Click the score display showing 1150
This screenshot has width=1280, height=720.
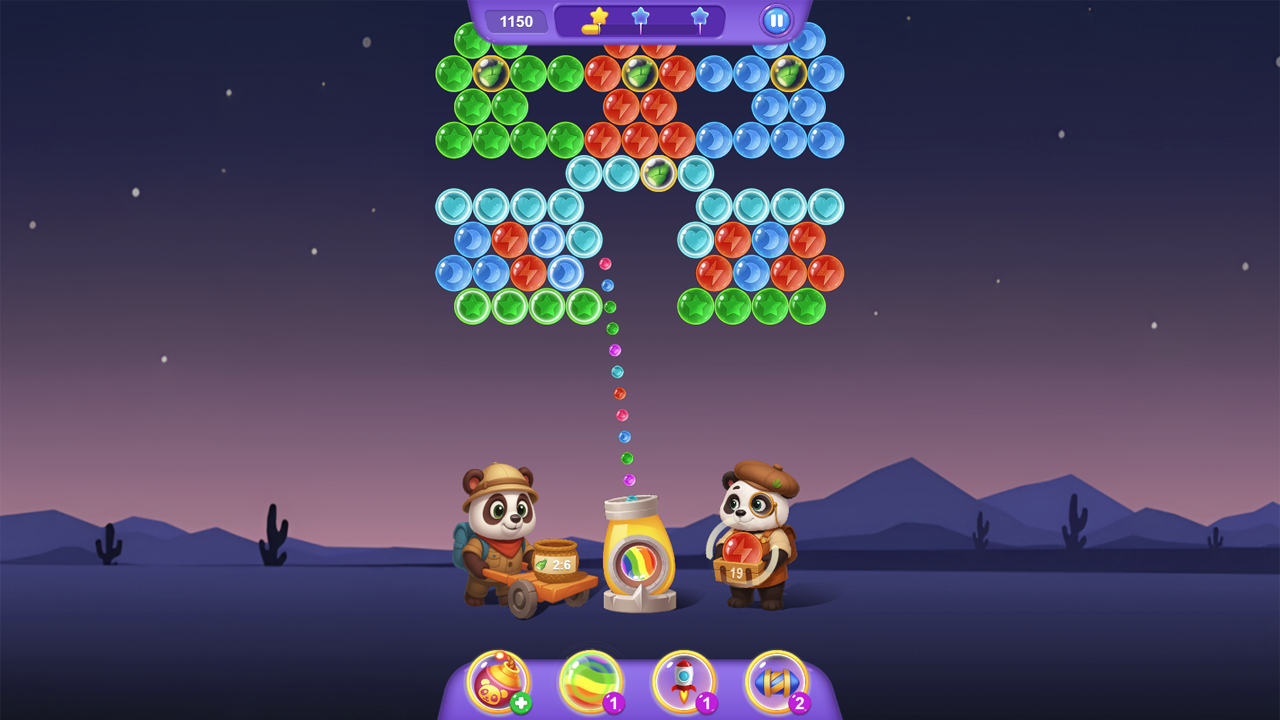point(518,20)
